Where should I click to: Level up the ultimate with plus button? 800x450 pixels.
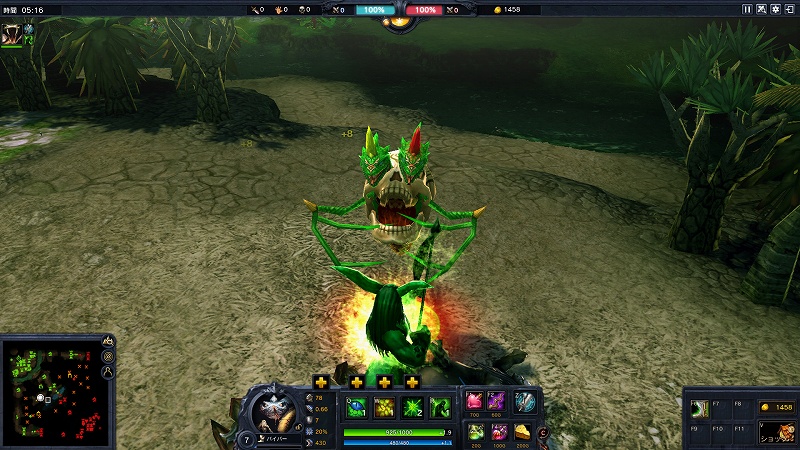click(x=412, y=382)
